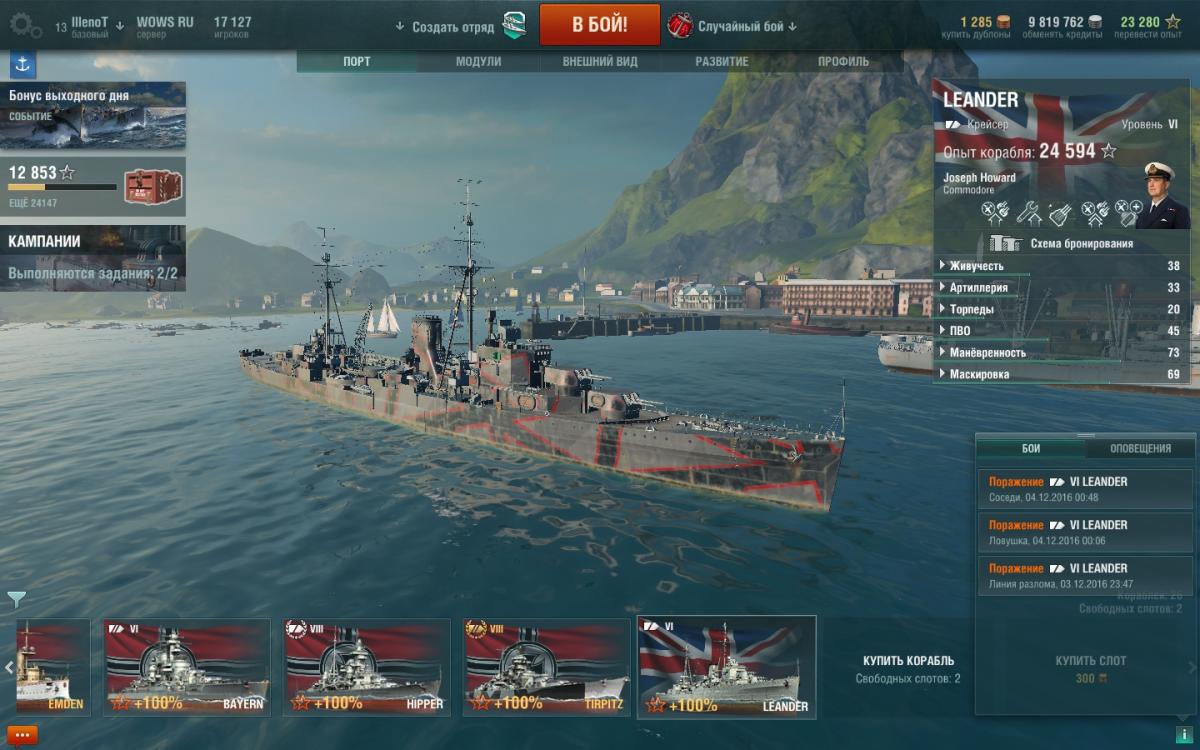Screen dimensions: 1200x750
Task: Go to the ПРОФИЛЬ tab
Action: tap(843, 61)
